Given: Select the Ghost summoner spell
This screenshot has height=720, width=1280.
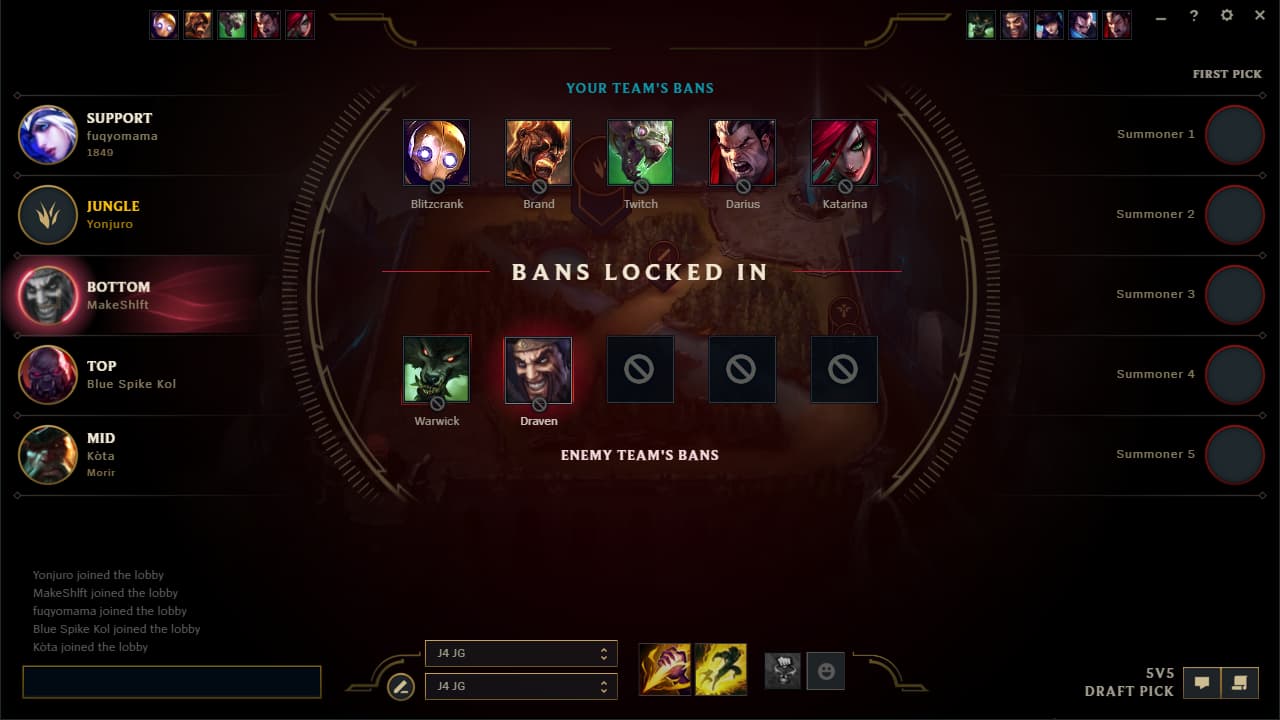Looking at the screenshot, I should point(721,670).
